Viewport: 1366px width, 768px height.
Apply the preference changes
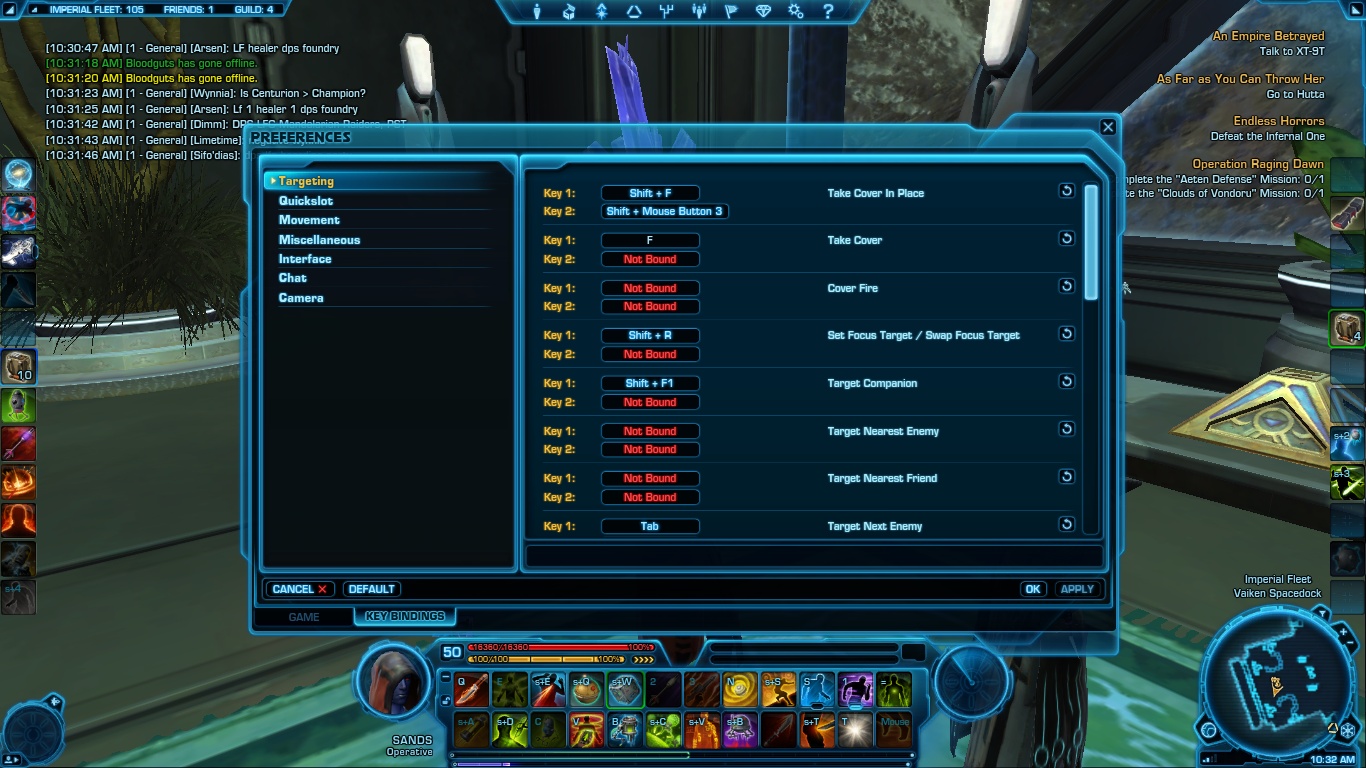pos(1077,588)
